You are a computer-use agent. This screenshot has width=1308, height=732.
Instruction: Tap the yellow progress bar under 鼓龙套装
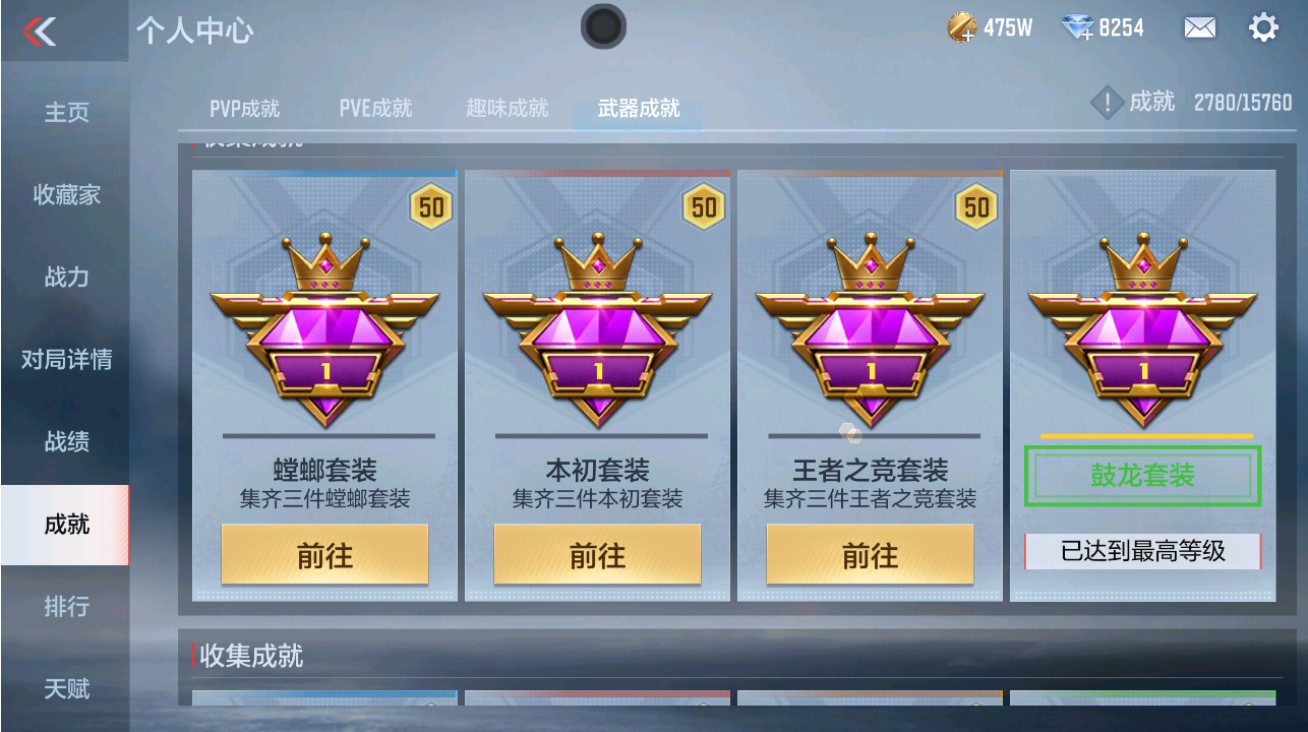click(x=1144, y=437)
